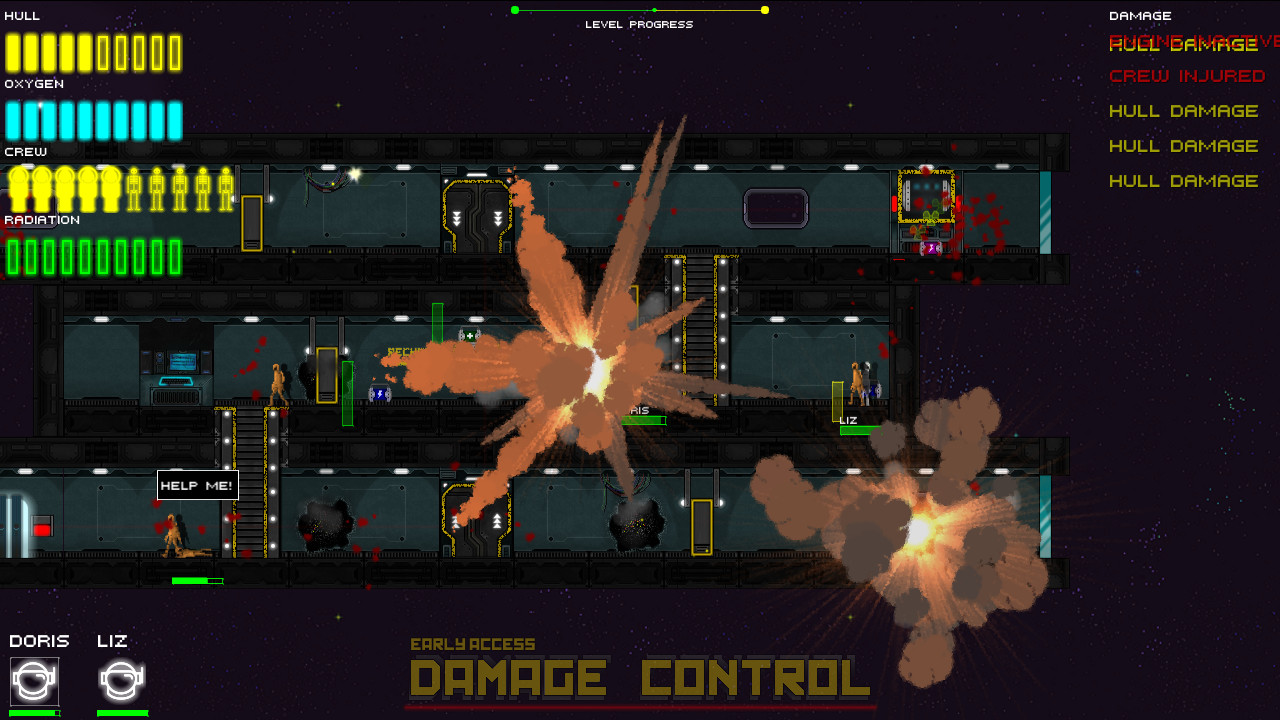
Task: Click the purple lightning power cell on the machine
Action: click(931, 247)
